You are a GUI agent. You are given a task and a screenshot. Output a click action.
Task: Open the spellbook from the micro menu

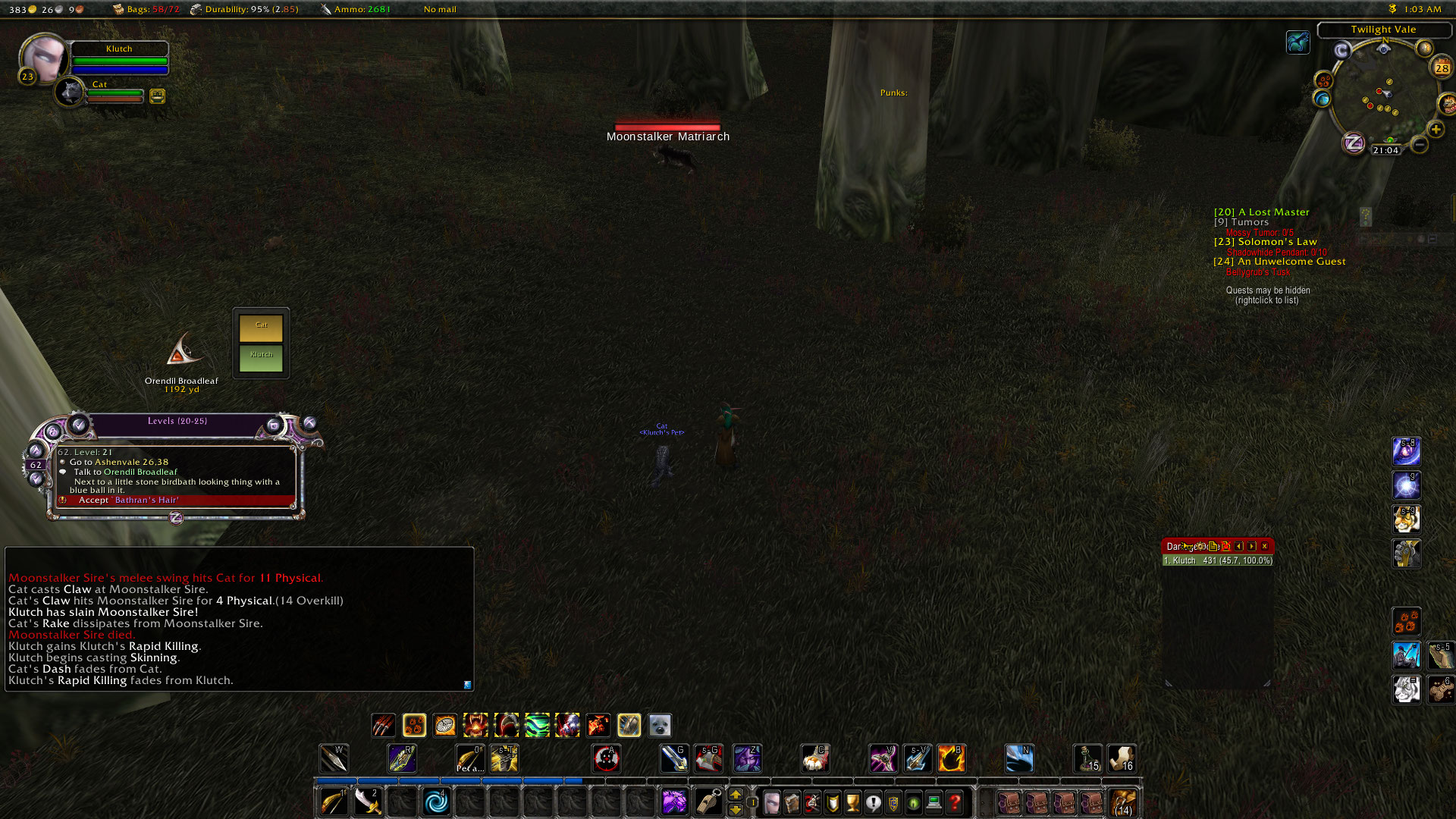pyautogui.click(x=791, y=803)
